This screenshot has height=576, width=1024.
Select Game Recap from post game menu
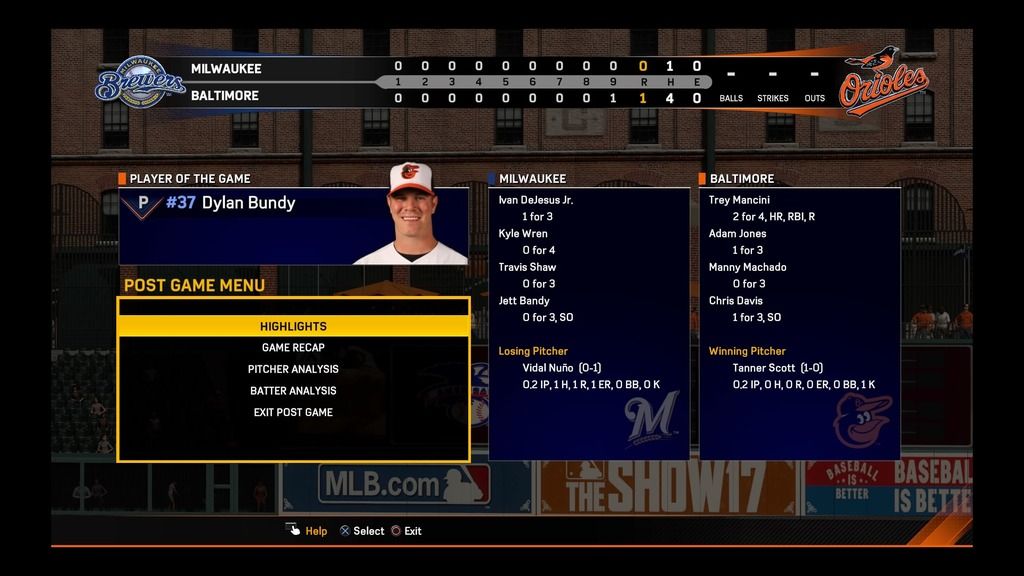click(x=293, y=348)
